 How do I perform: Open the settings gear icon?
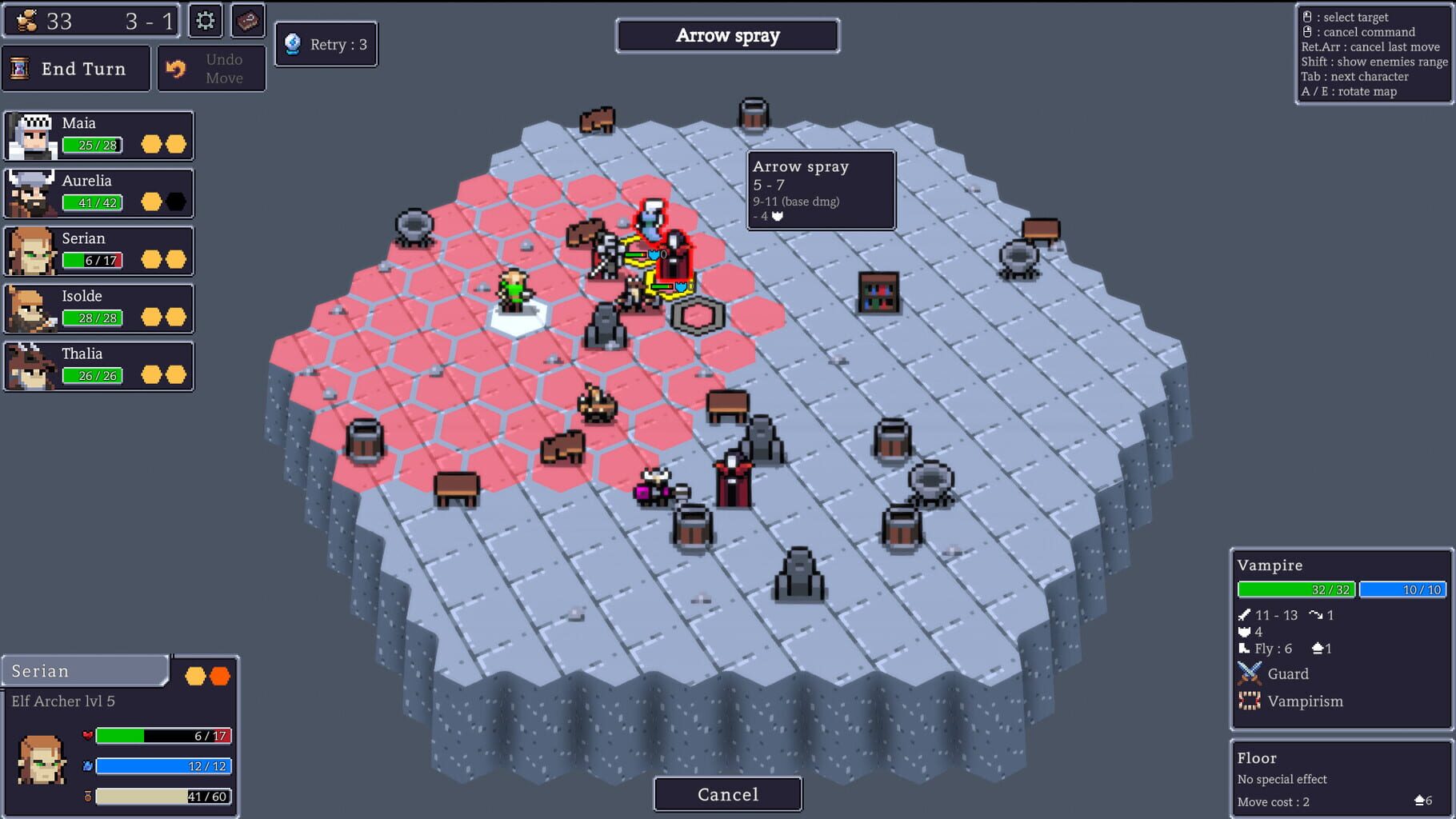pyautogui.click(x=205, y=22)
